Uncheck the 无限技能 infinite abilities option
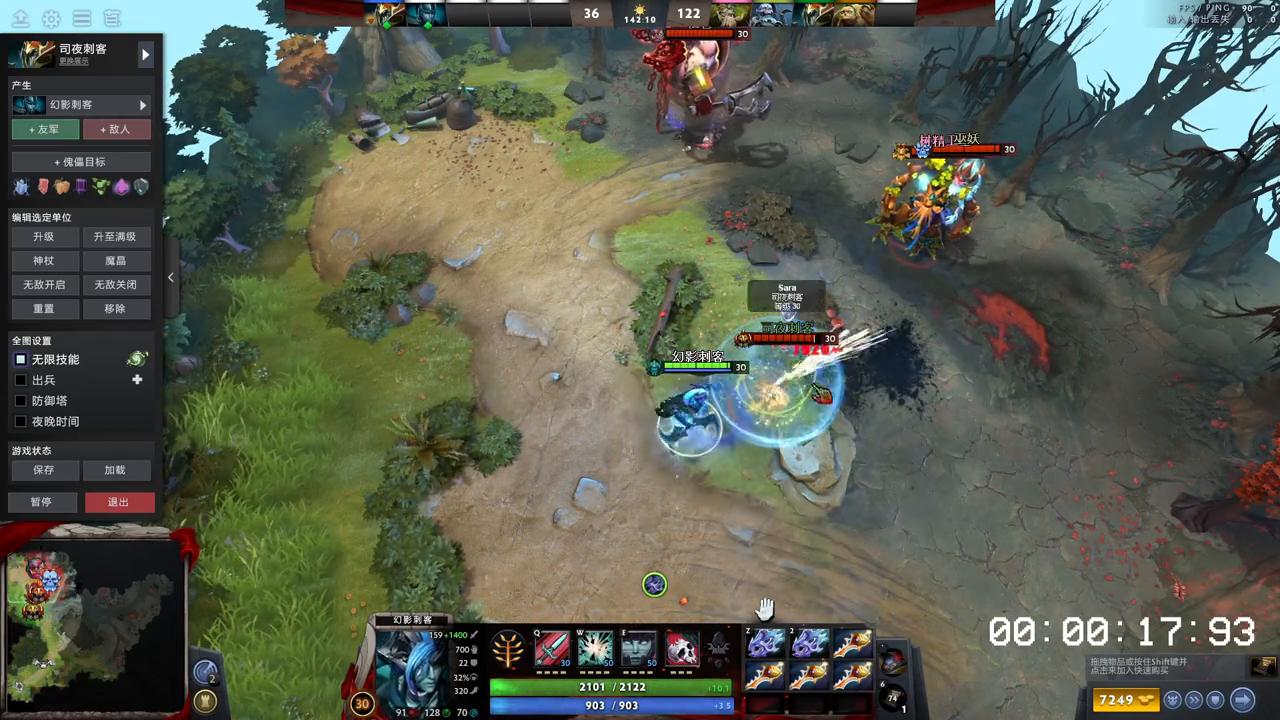This screenshot has width=1280, height=720. 21,359
